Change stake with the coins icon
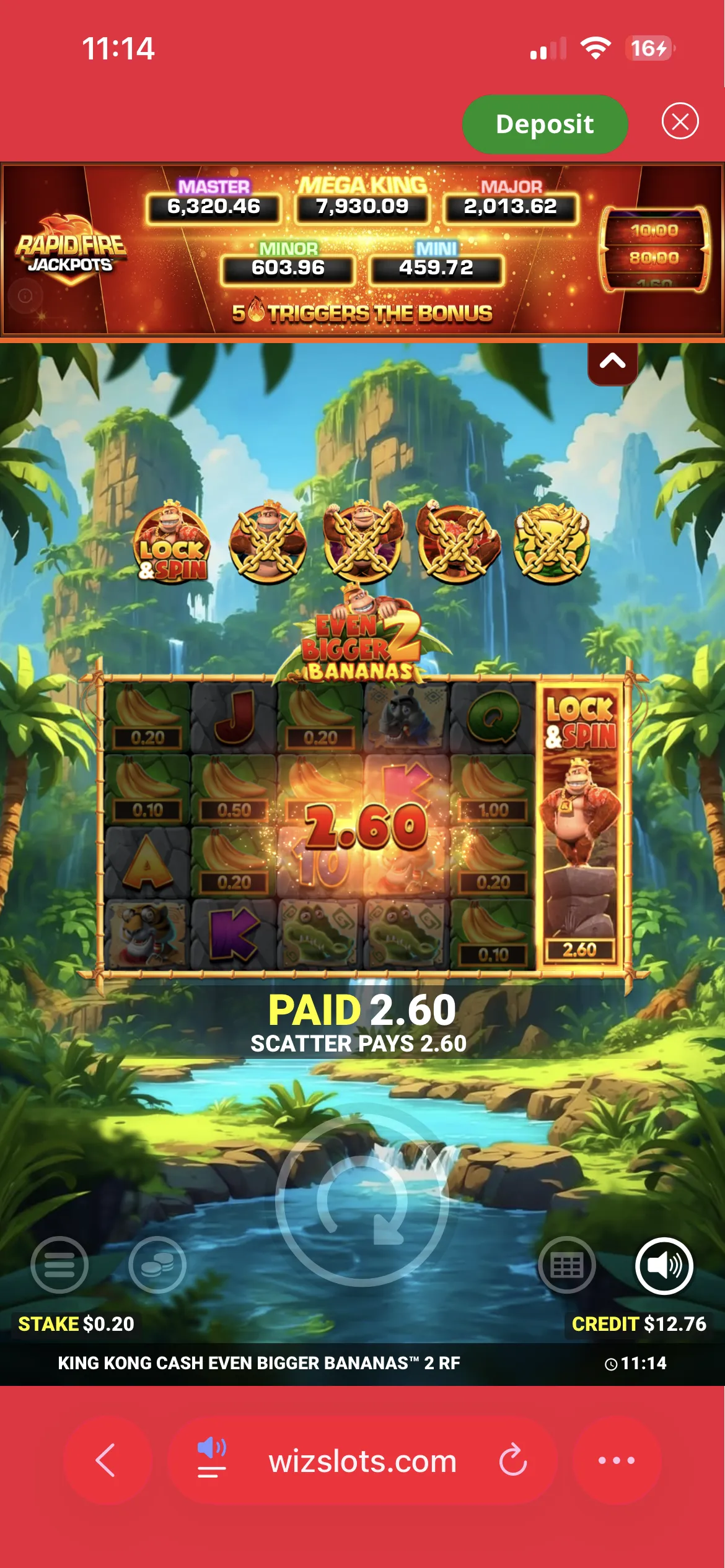The image size is (725, 1568). [x=157, y=1265]
